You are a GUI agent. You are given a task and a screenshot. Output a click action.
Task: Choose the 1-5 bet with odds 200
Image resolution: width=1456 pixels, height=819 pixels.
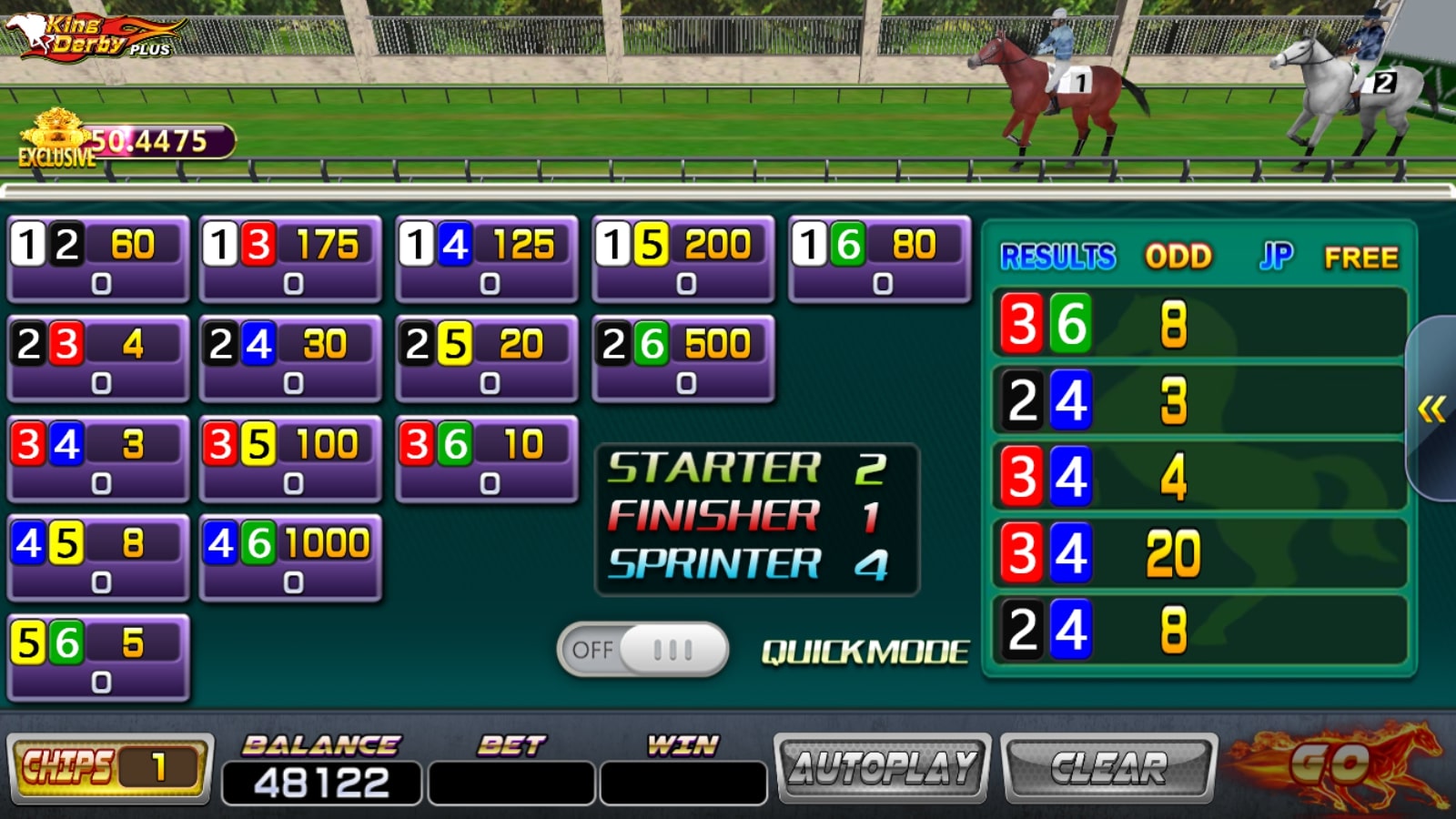tap(683, 259)
